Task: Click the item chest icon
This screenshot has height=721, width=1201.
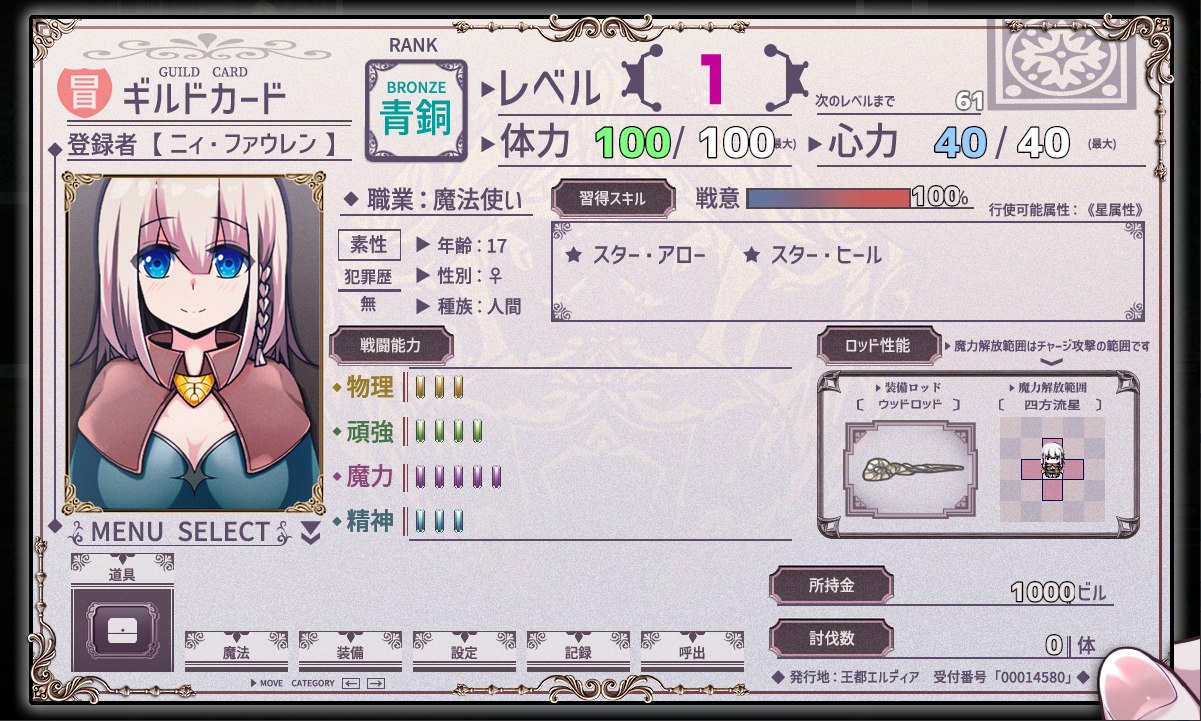Action: tap(122, 630)
